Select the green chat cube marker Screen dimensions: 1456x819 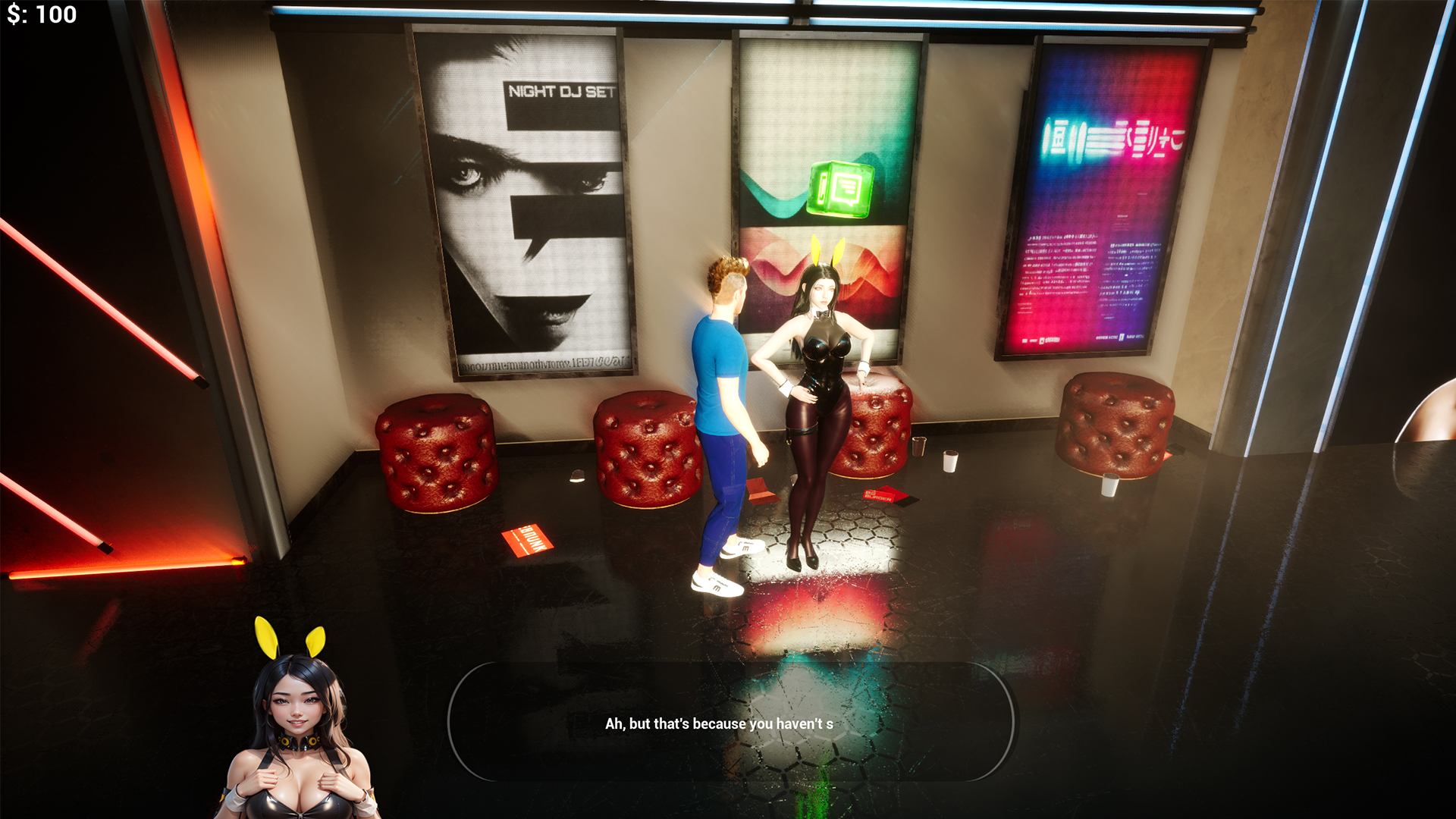tap(839, 189)
